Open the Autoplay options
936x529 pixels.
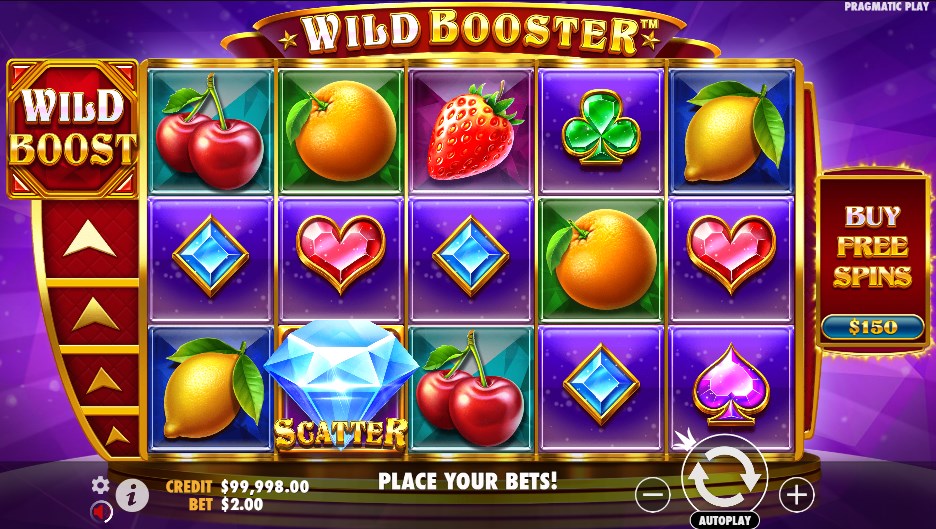[x=724, y=521]
